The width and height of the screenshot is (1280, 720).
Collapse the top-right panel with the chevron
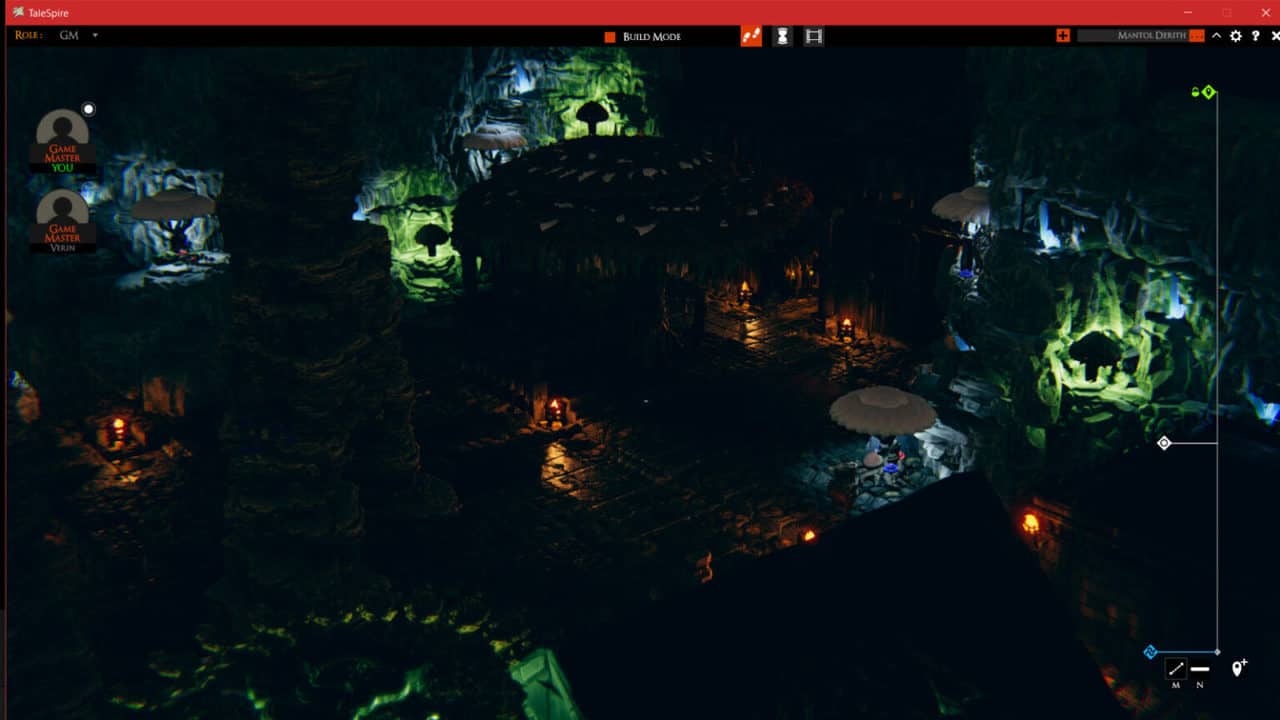click(1215, 36)
